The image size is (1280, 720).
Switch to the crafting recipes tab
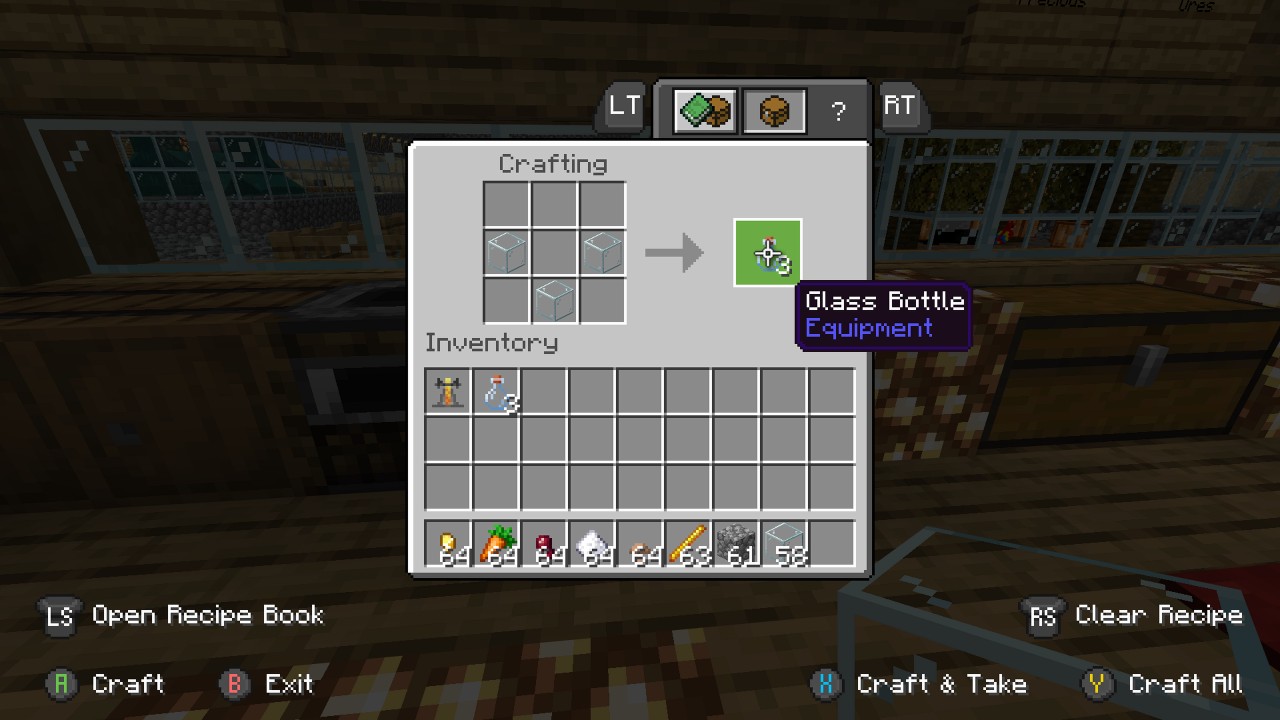pyautogui.click(x=703, y=110)
